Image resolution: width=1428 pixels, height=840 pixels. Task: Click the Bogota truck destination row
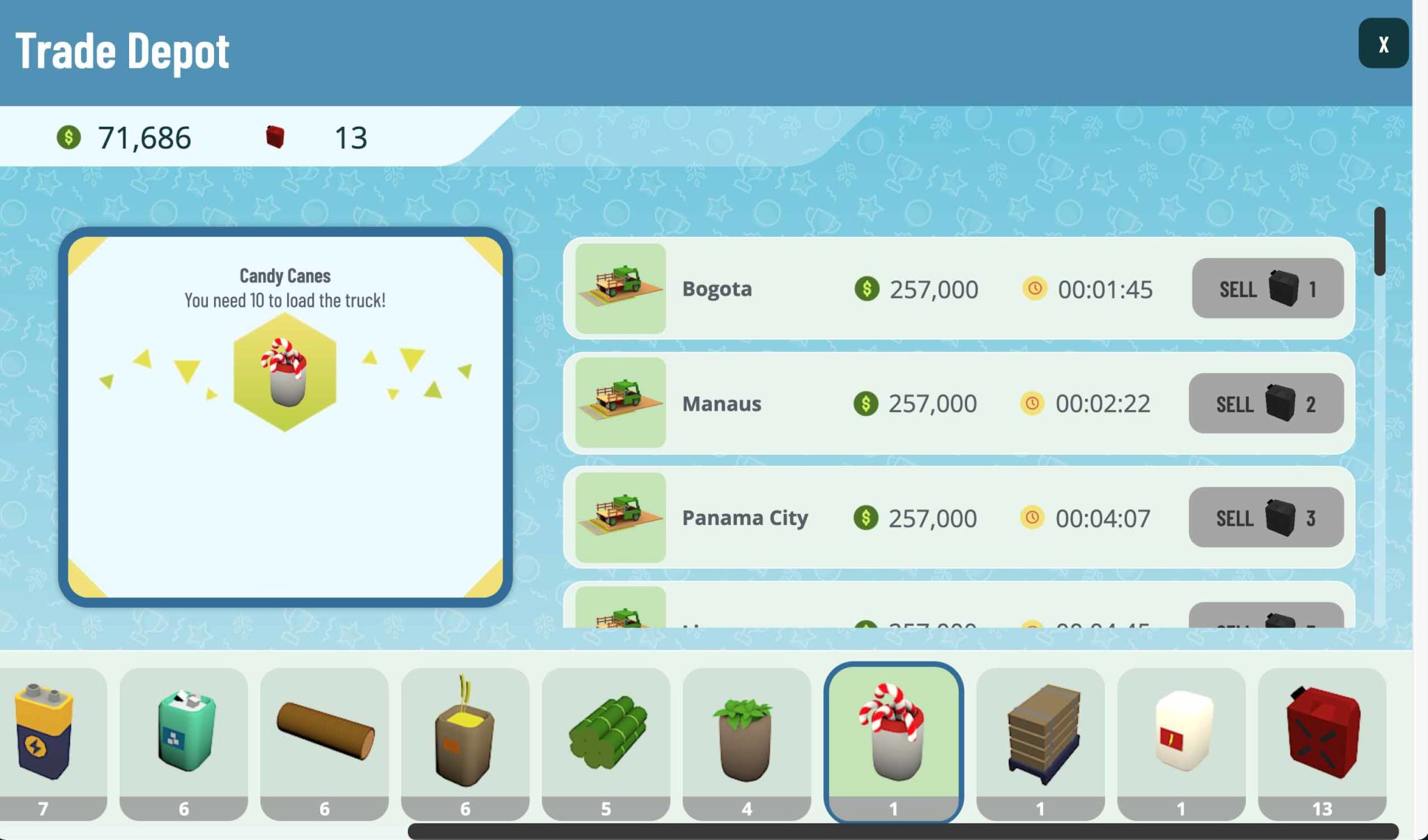(767, 289)
